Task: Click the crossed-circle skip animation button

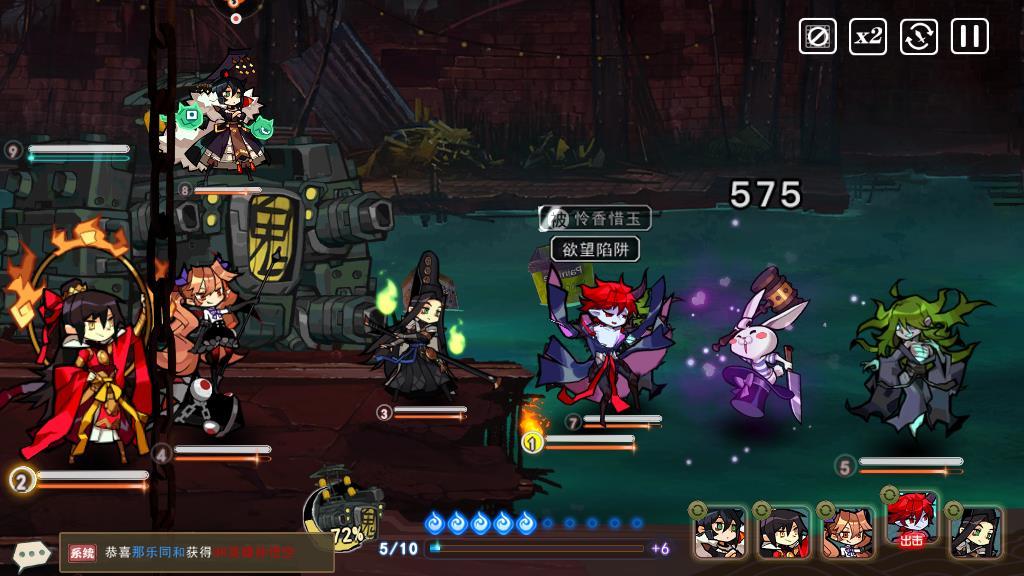Action: click(x=817, y=37)
